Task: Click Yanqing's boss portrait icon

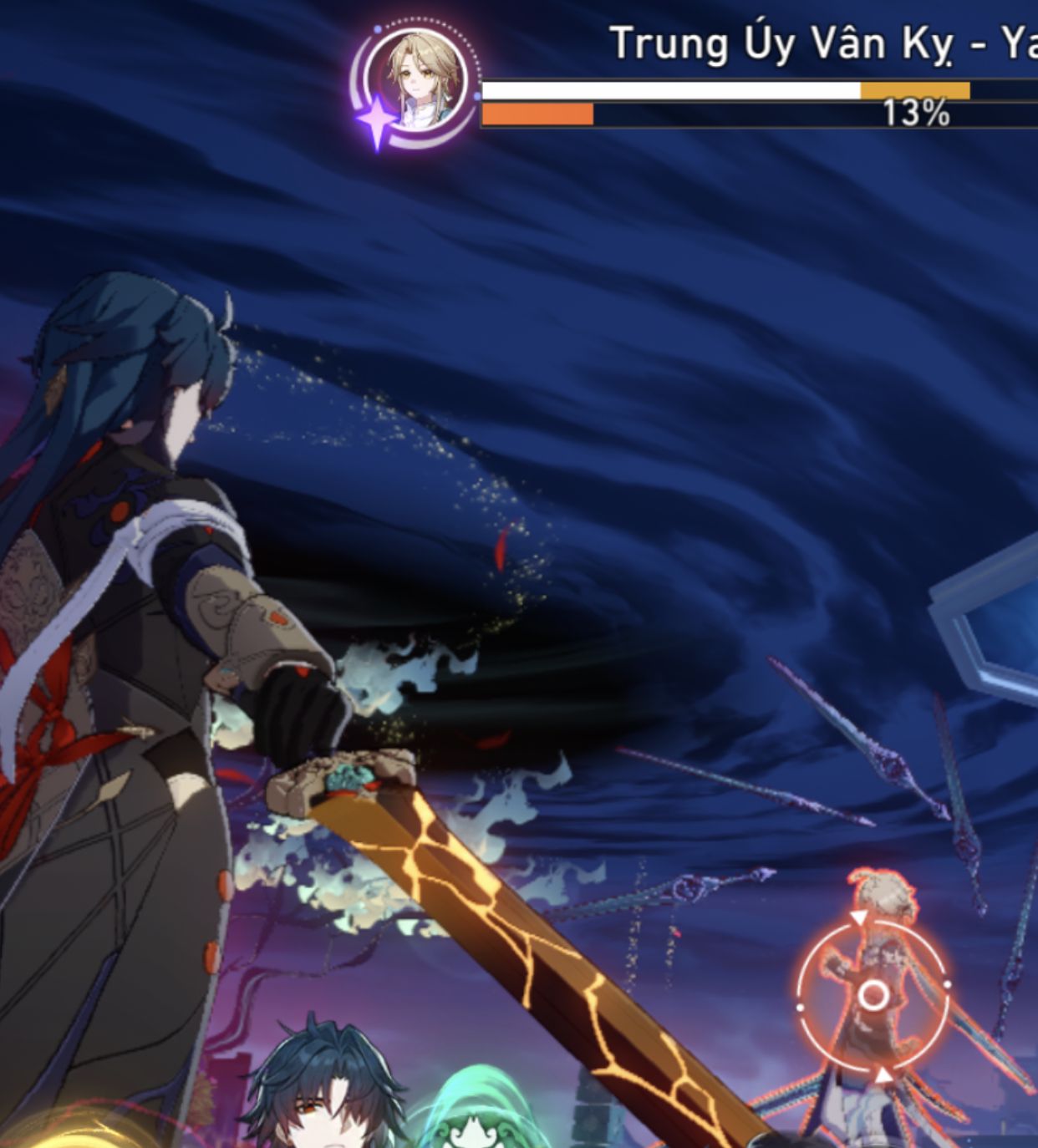Action: click(425, 82)
